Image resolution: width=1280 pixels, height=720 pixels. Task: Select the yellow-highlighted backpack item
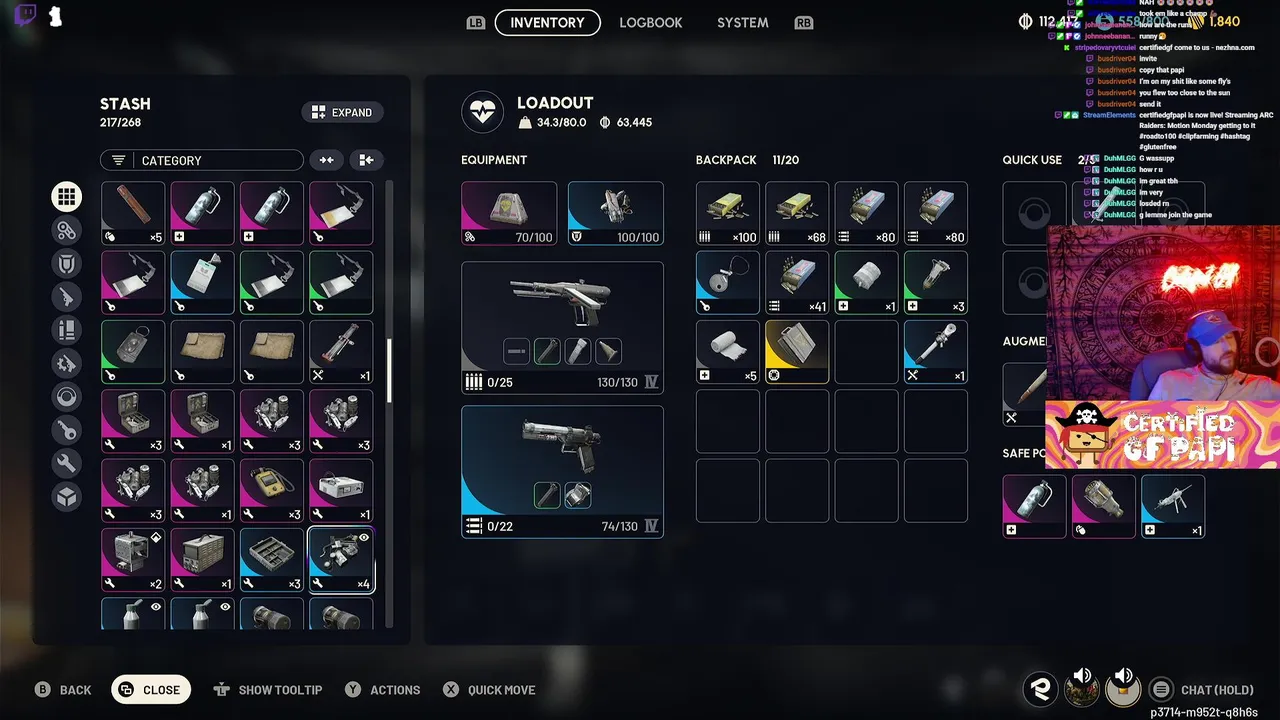[797, 352]
